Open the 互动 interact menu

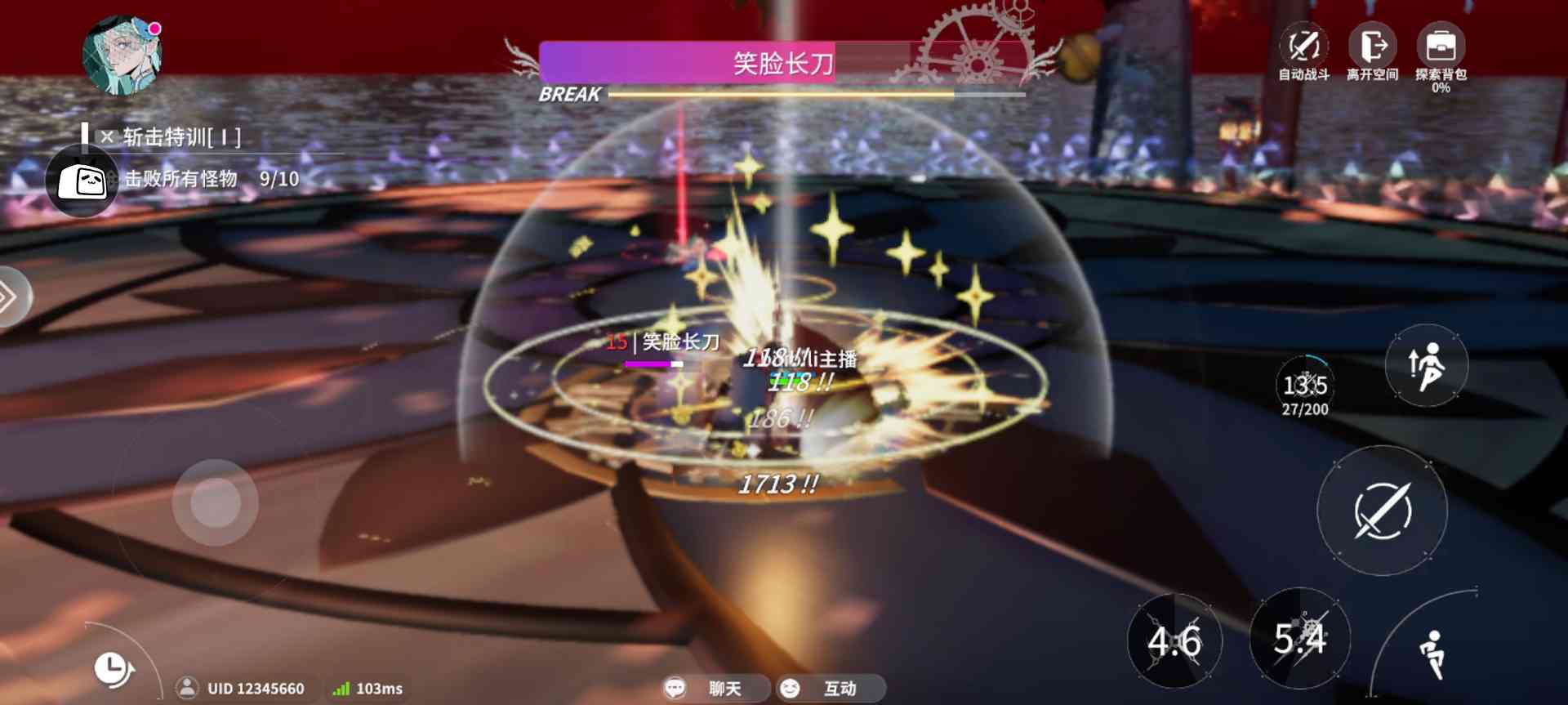pos(831,688)
